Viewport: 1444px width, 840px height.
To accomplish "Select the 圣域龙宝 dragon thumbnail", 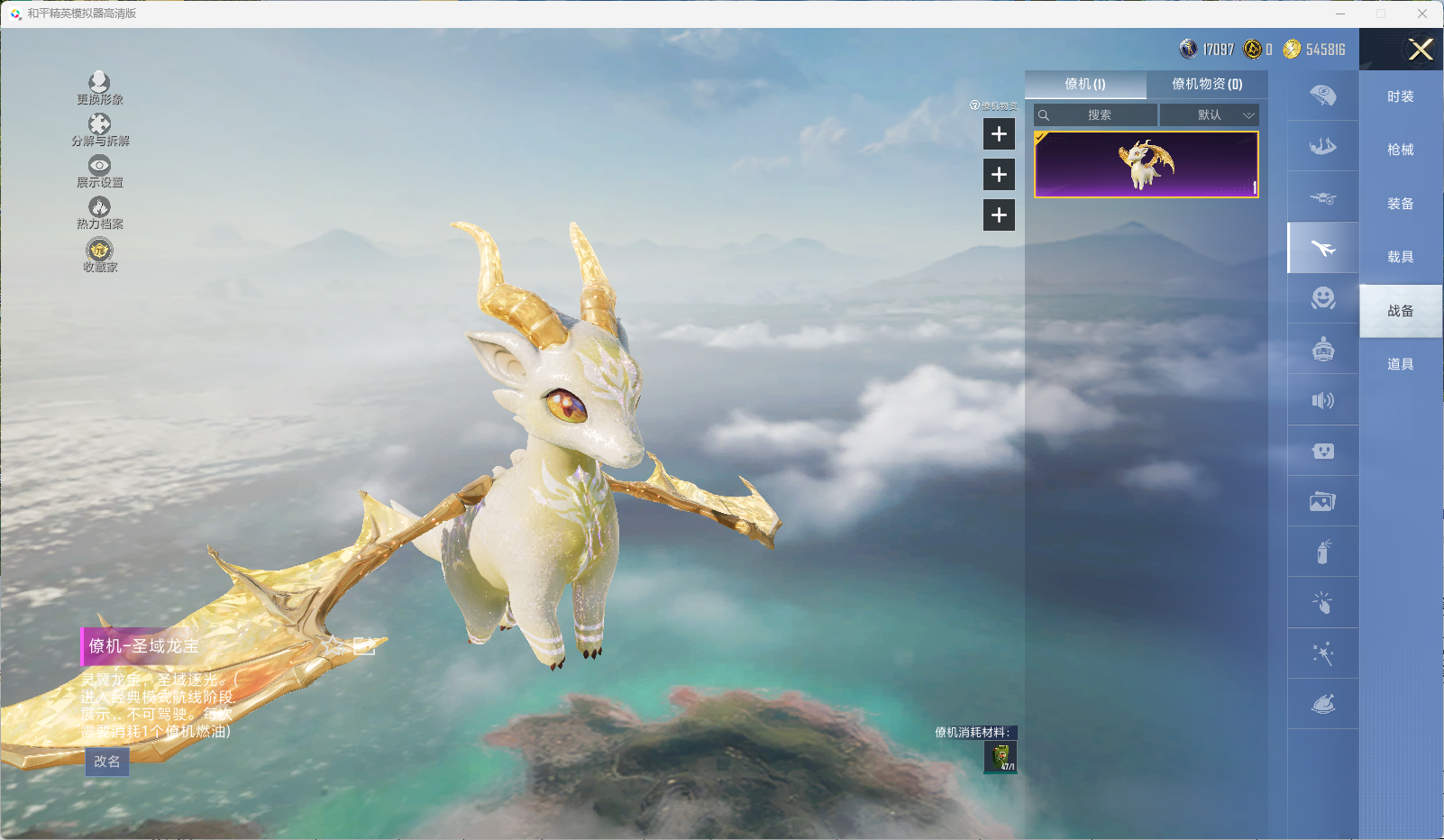I will point(1146,164).
